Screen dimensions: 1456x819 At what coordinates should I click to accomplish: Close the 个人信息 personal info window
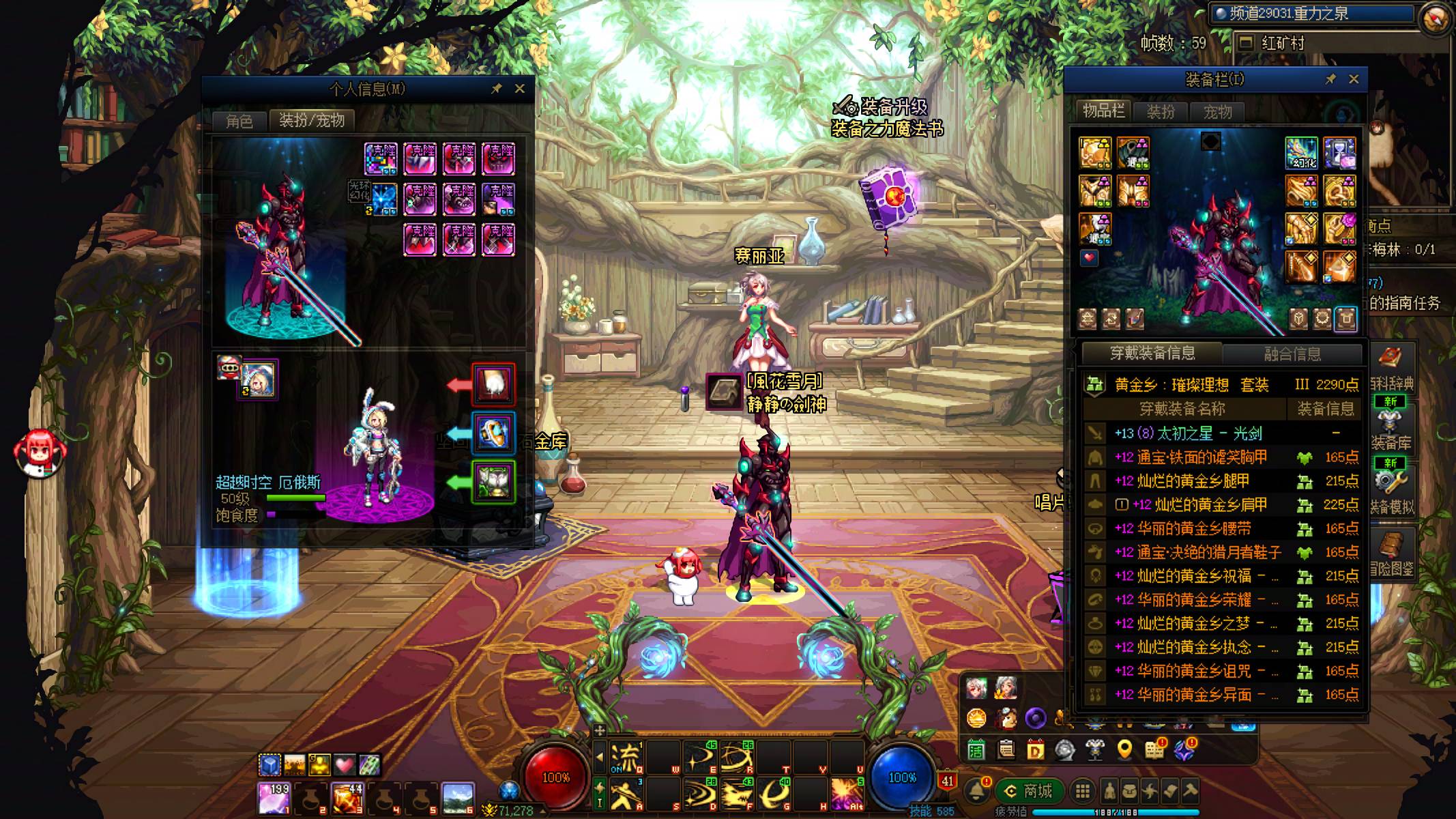pos(519,89)
